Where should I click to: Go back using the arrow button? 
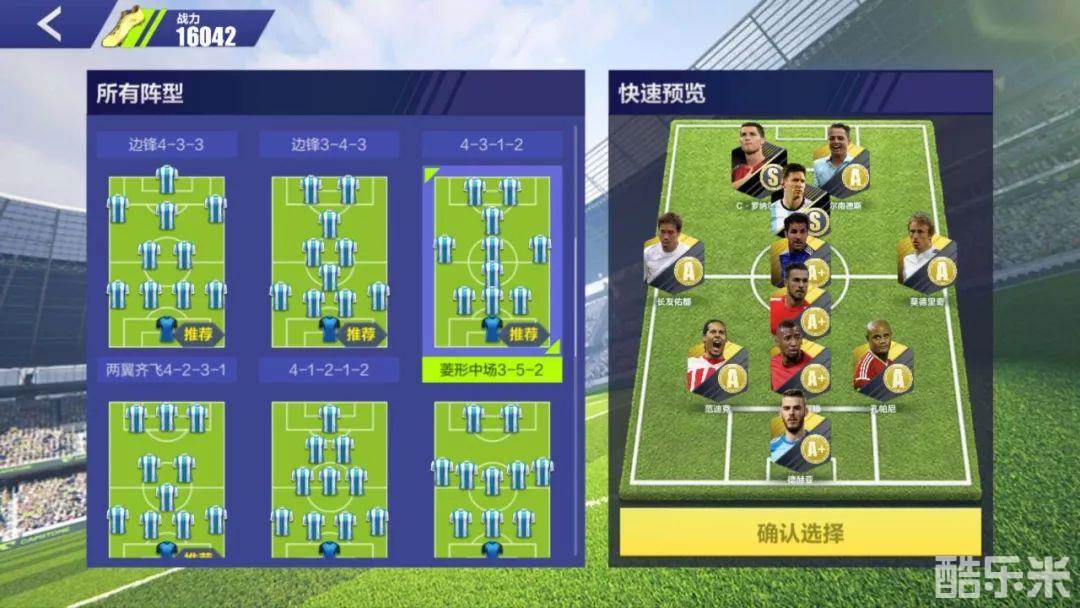[49, 24]
